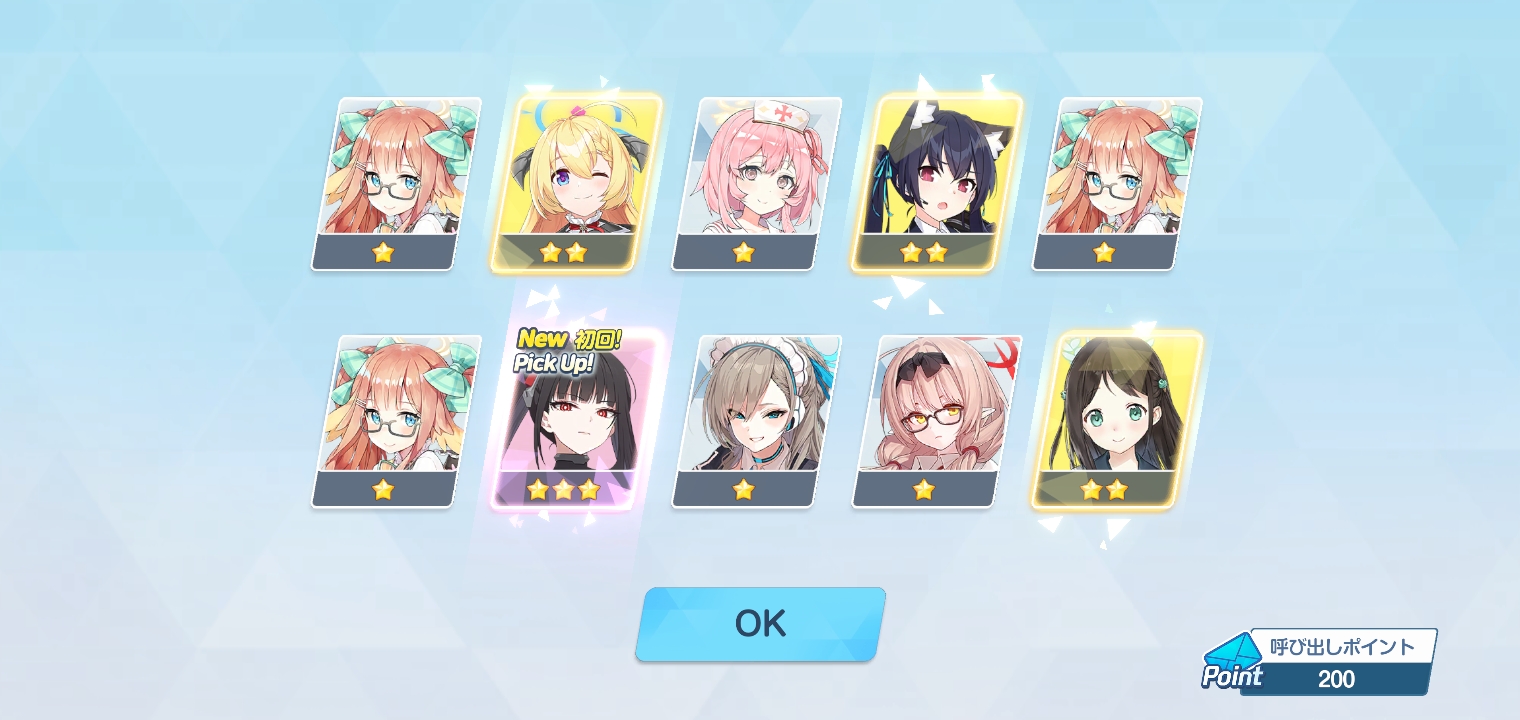Pick the black-haired cat-eared student card
This screenshot has height=720, width=1520.
936,183
